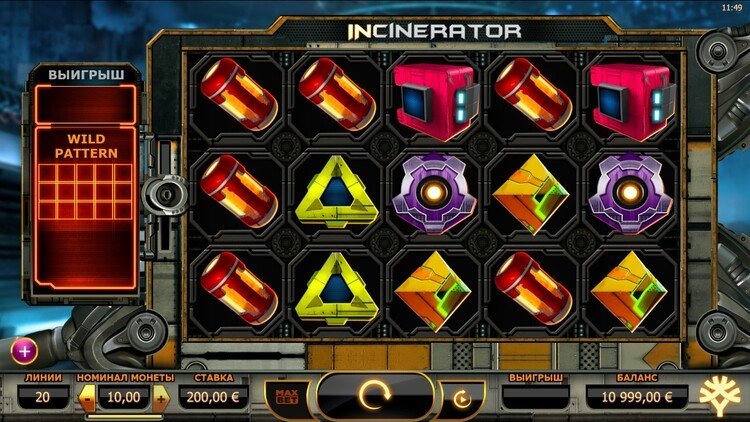The width and height of the screenshot is (750, 422).
Task: Start autoplay with the small circular arrow
Action: (x=461, y=399)
